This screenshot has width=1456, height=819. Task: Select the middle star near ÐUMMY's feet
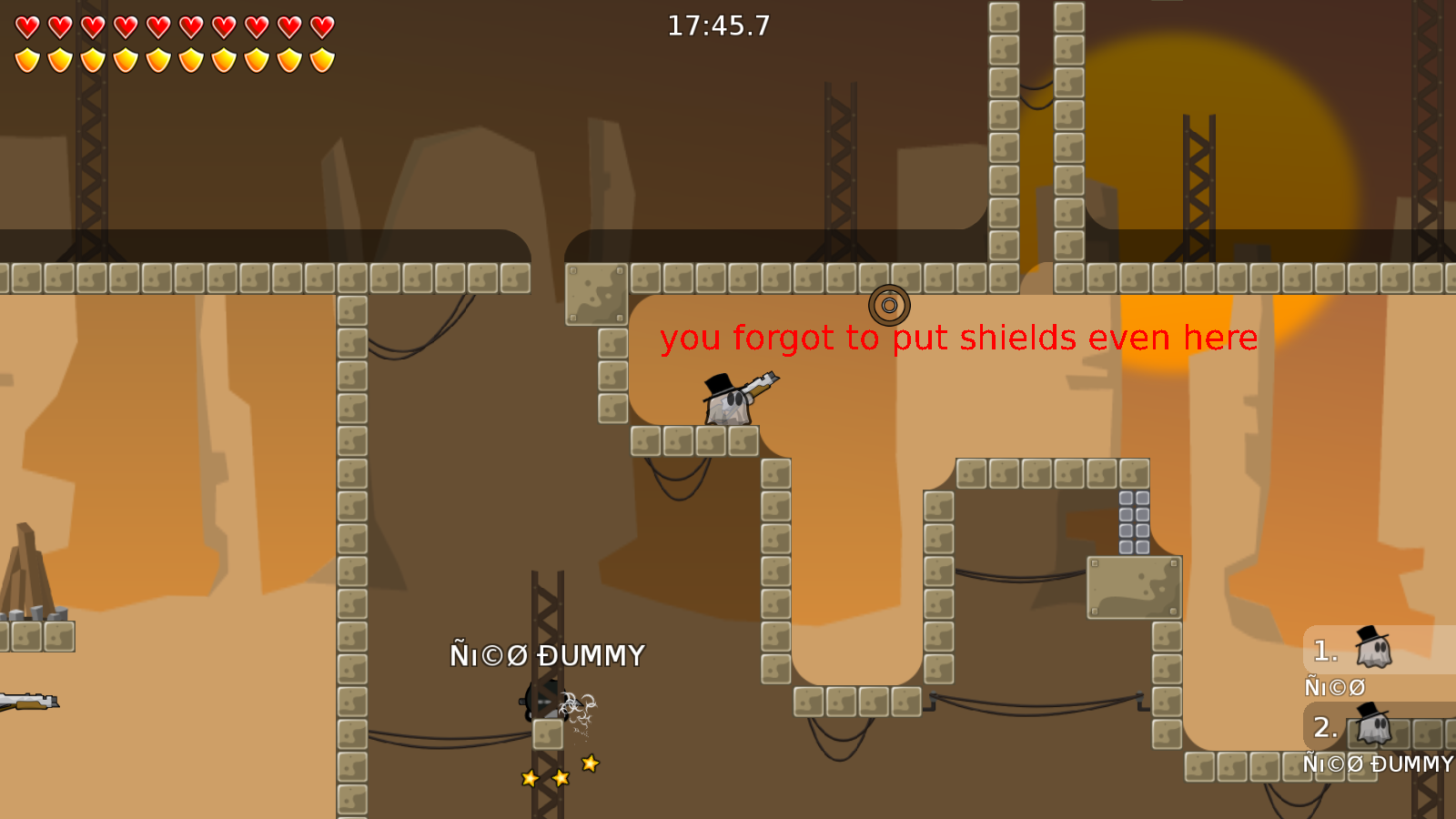pos(559,778)
